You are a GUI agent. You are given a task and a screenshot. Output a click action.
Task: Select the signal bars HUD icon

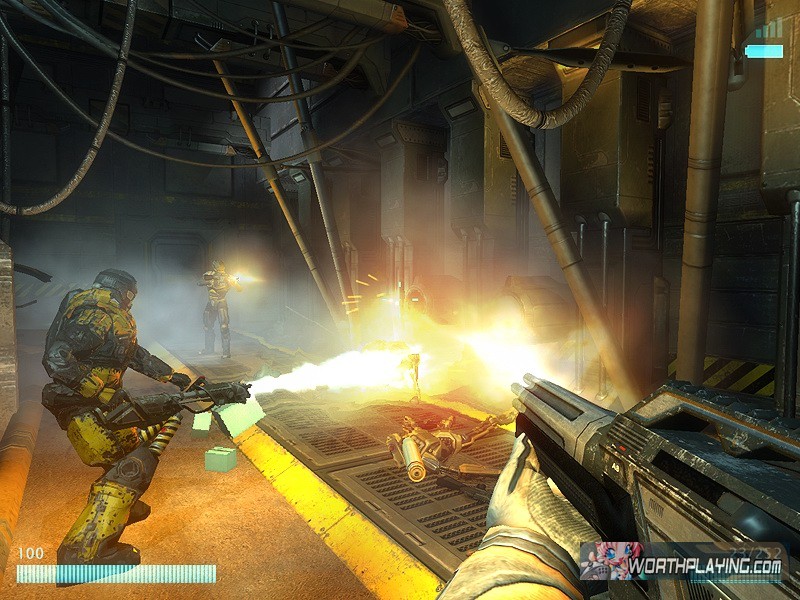[x=769, y=29]
